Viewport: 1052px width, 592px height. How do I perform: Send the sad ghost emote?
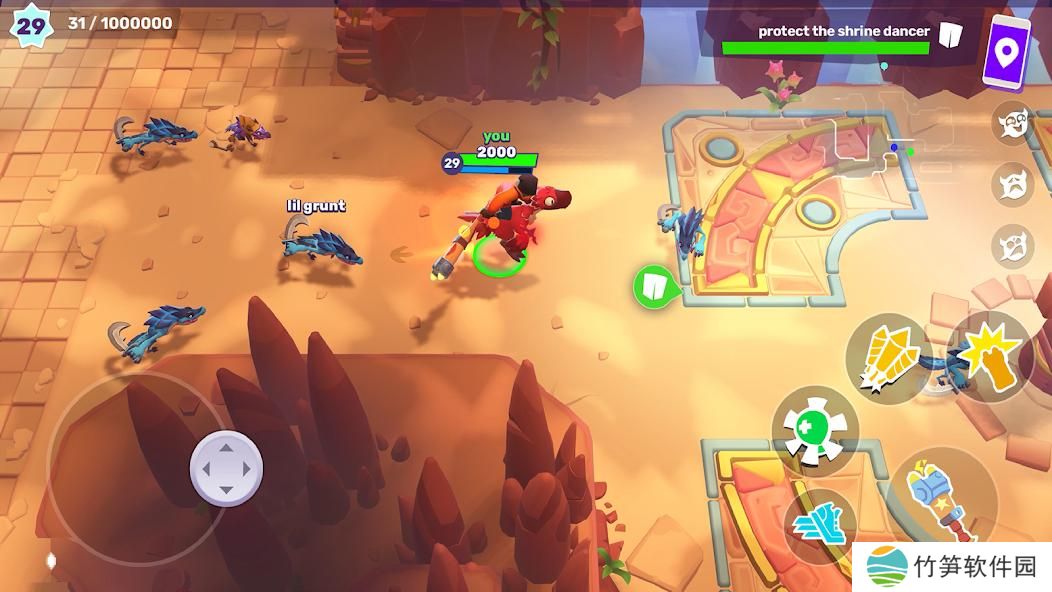(x=1012, y=184)
